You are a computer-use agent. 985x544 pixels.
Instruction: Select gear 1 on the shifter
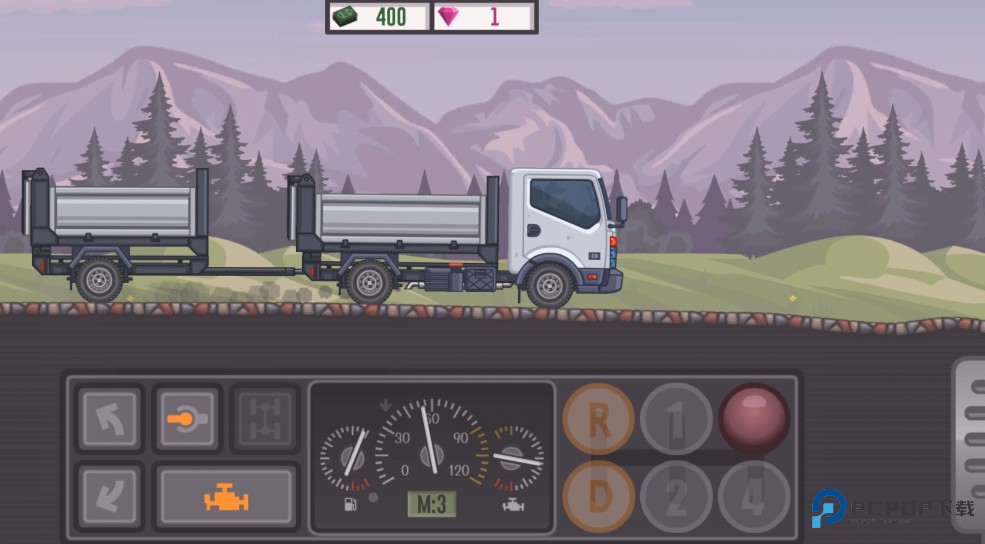pyautogui.click(x=676, y=419)
